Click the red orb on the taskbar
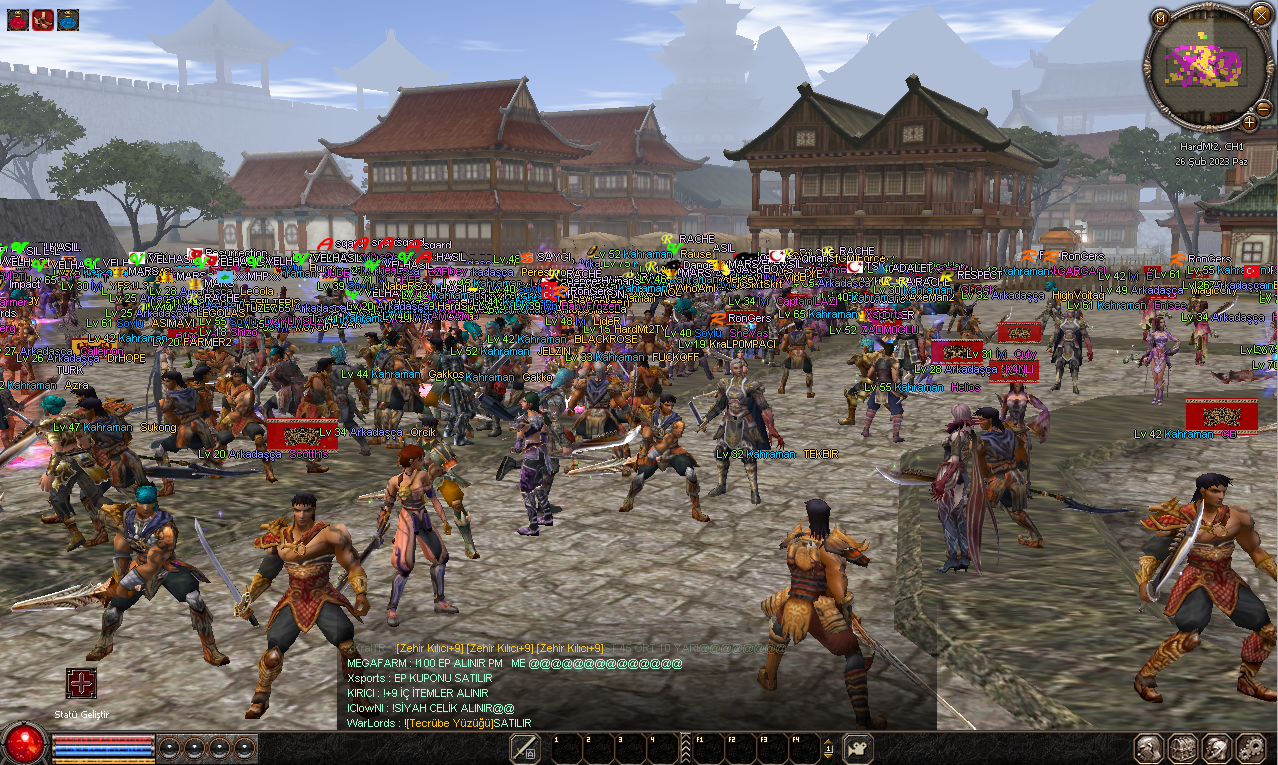 click(x=24, y=745)
